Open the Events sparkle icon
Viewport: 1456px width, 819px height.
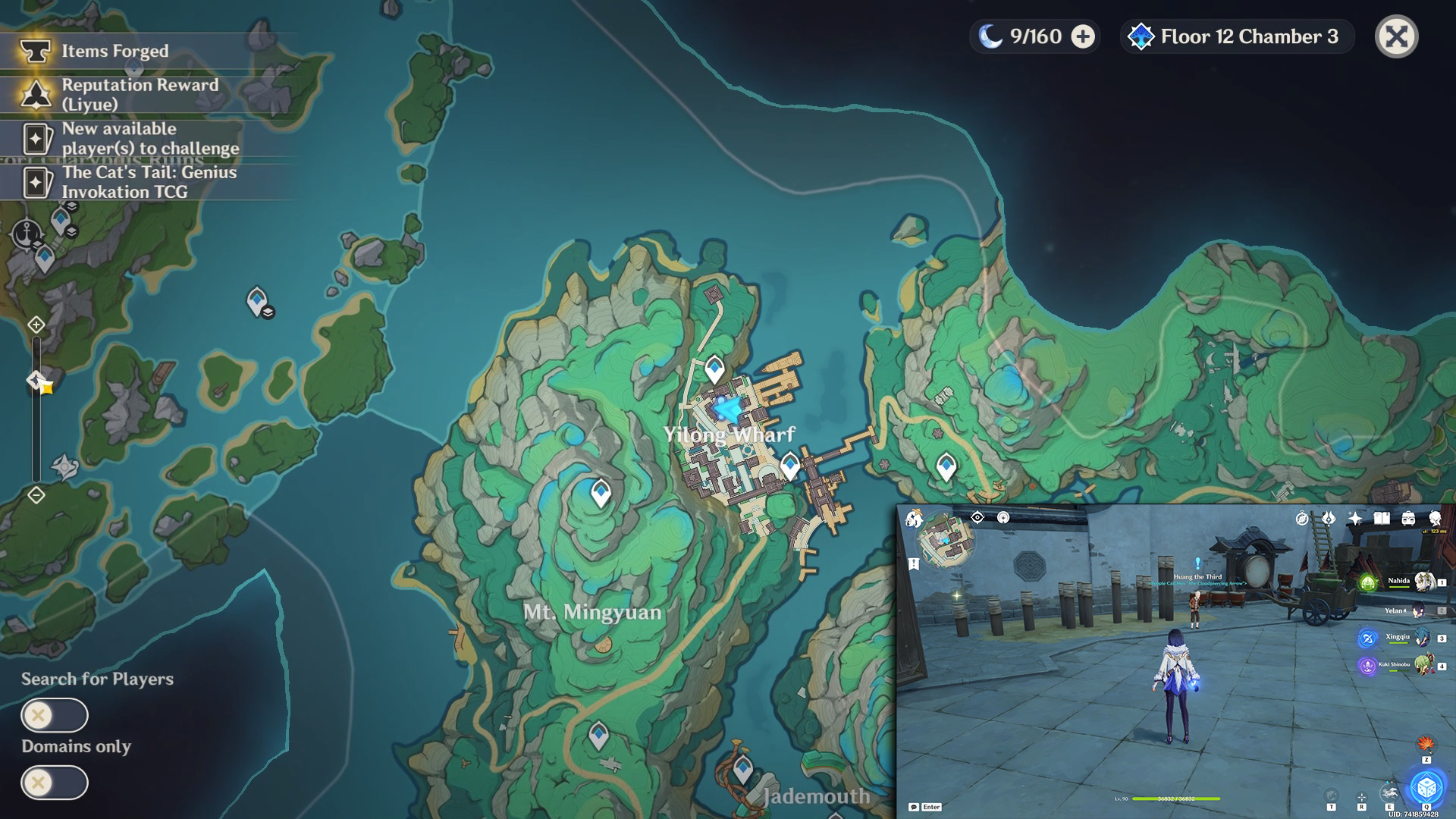[x=1355, y=519]
